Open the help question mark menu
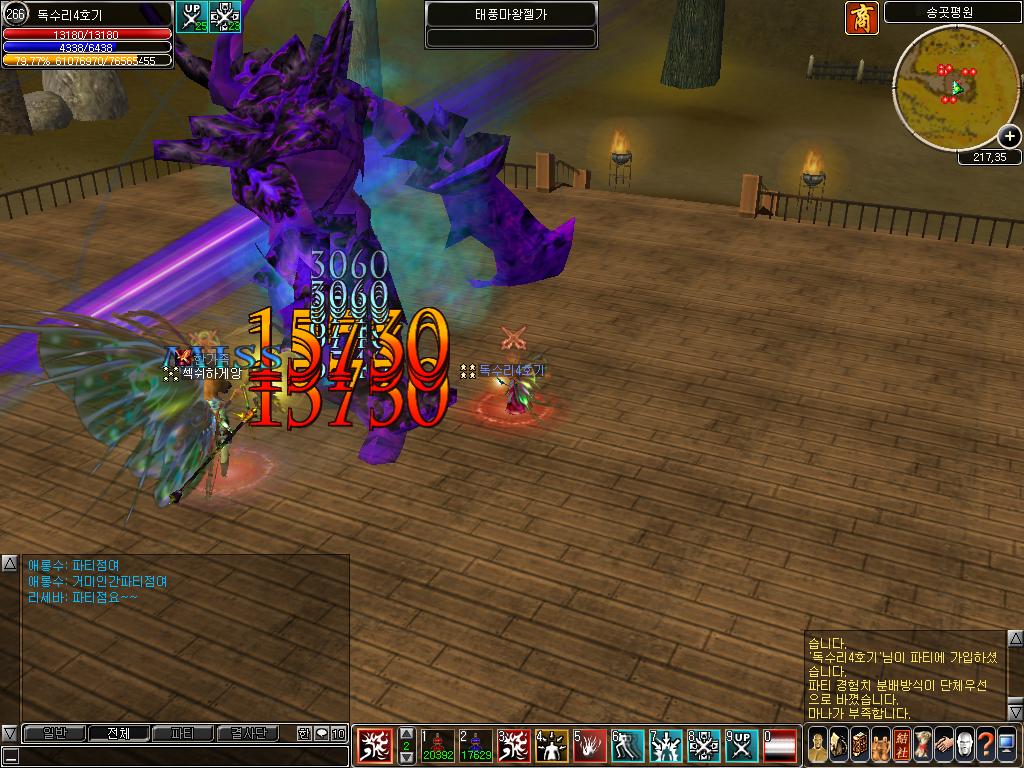The height and width of the screenshot is (768, 1024). [985, 745]
